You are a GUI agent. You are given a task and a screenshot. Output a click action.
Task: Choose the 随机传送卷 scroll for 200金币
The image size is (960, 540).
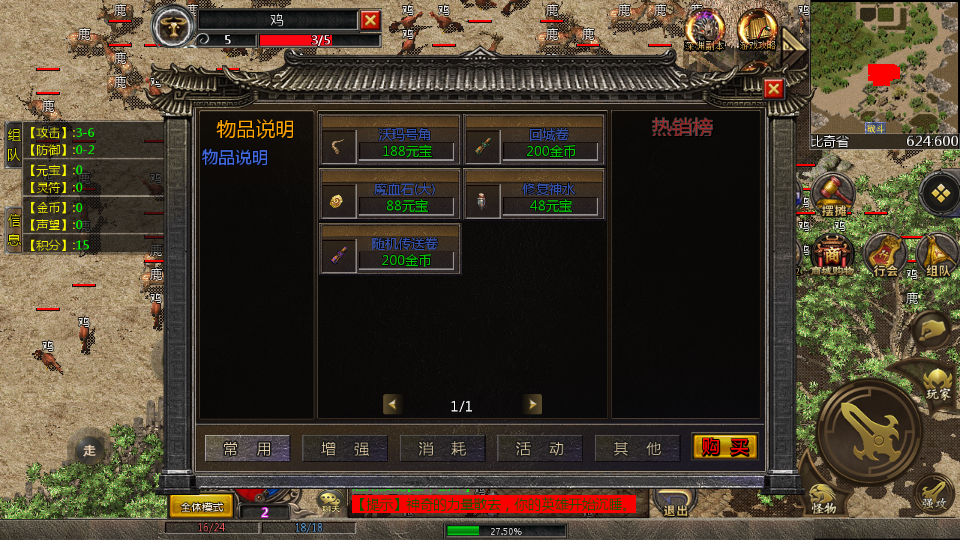[x=390, y=249]
